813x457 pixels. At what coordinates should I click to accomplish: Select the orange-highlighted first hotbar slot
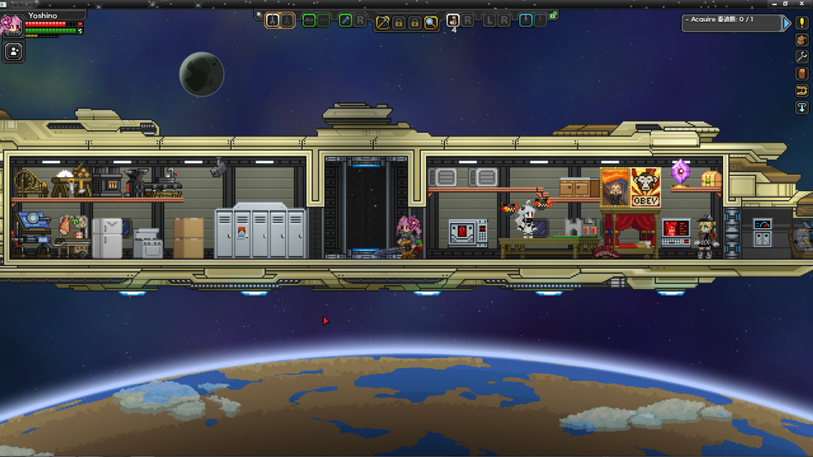(x=272, y=20)
